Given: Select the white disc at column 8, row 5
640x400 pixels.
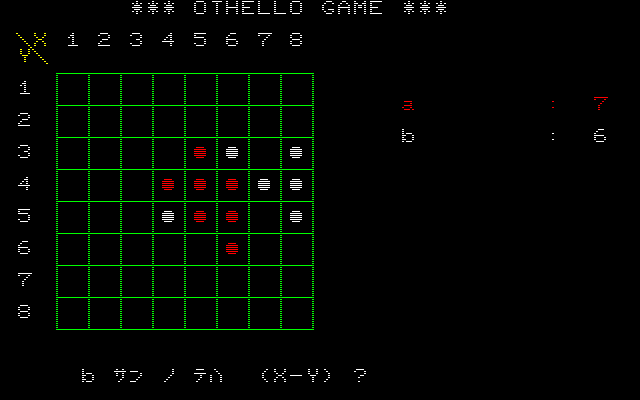Looking at the screenshot, I should pyautogui.click(x=296, y=216).
